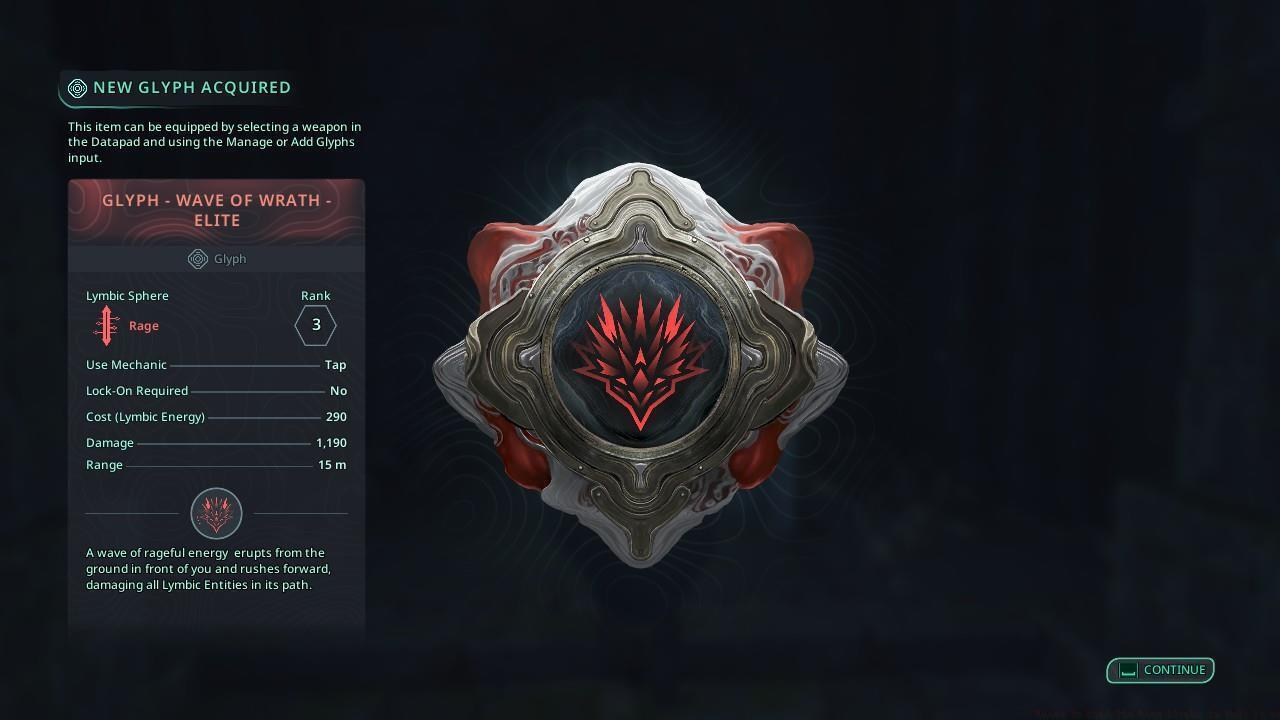1280x720 pixels.
Task: Click the Tap value next to Use Mechanic
Action: (335, 365)
